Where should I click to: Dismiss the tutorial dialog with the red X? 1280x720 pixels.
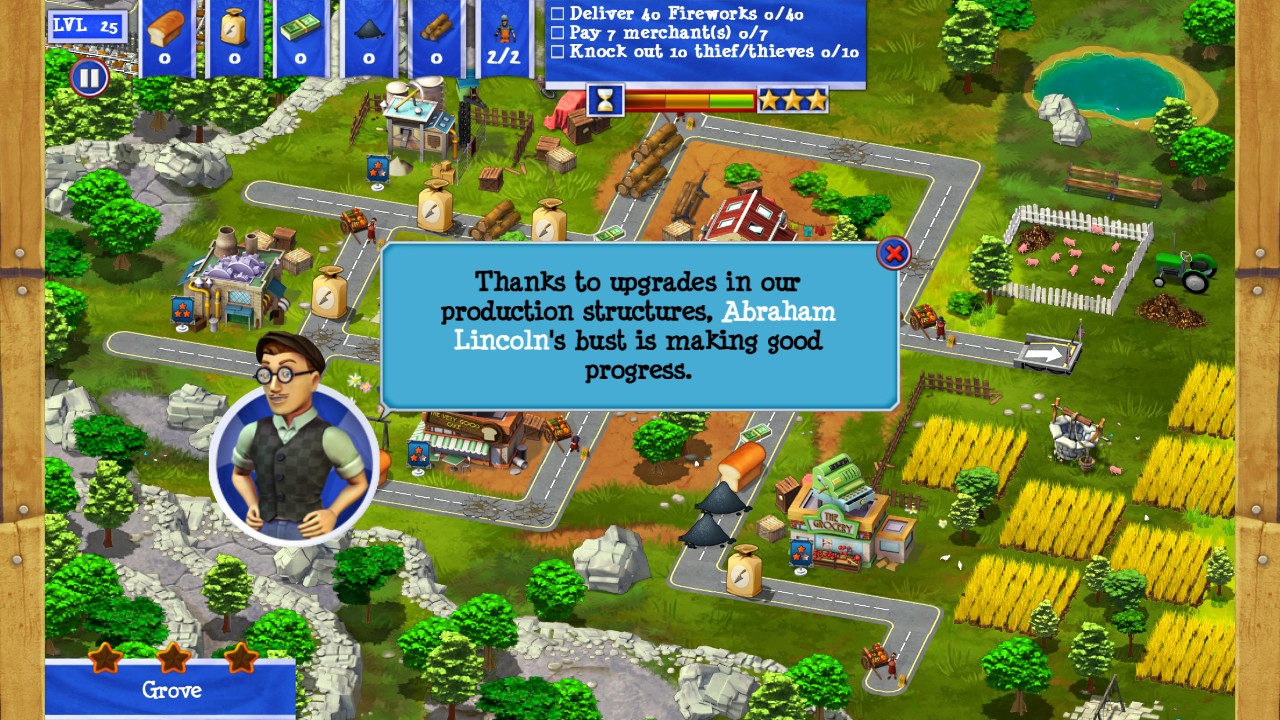pyautogui.click(x=893, y=252)
